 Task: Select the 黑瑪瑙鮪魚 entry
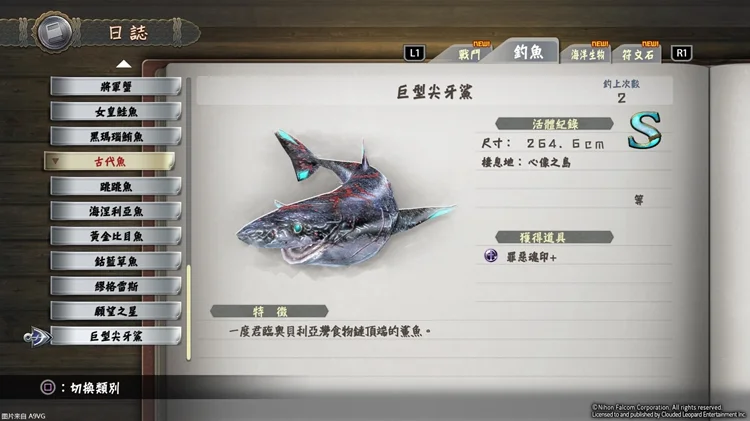tap(115, 136)
